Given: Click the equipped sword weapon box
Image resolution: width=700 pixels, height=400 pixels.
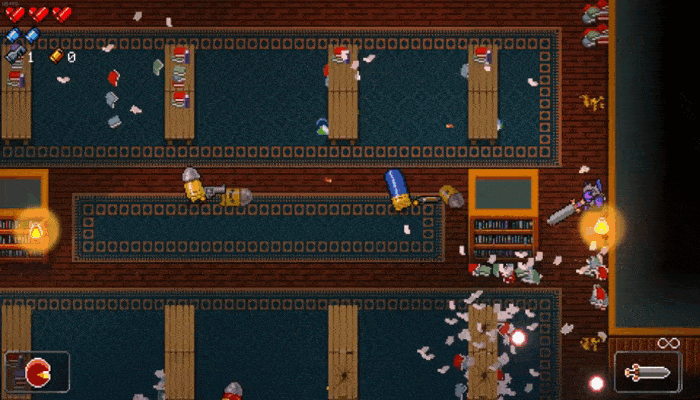Looking at the screenshot, I should pos(647,372).
